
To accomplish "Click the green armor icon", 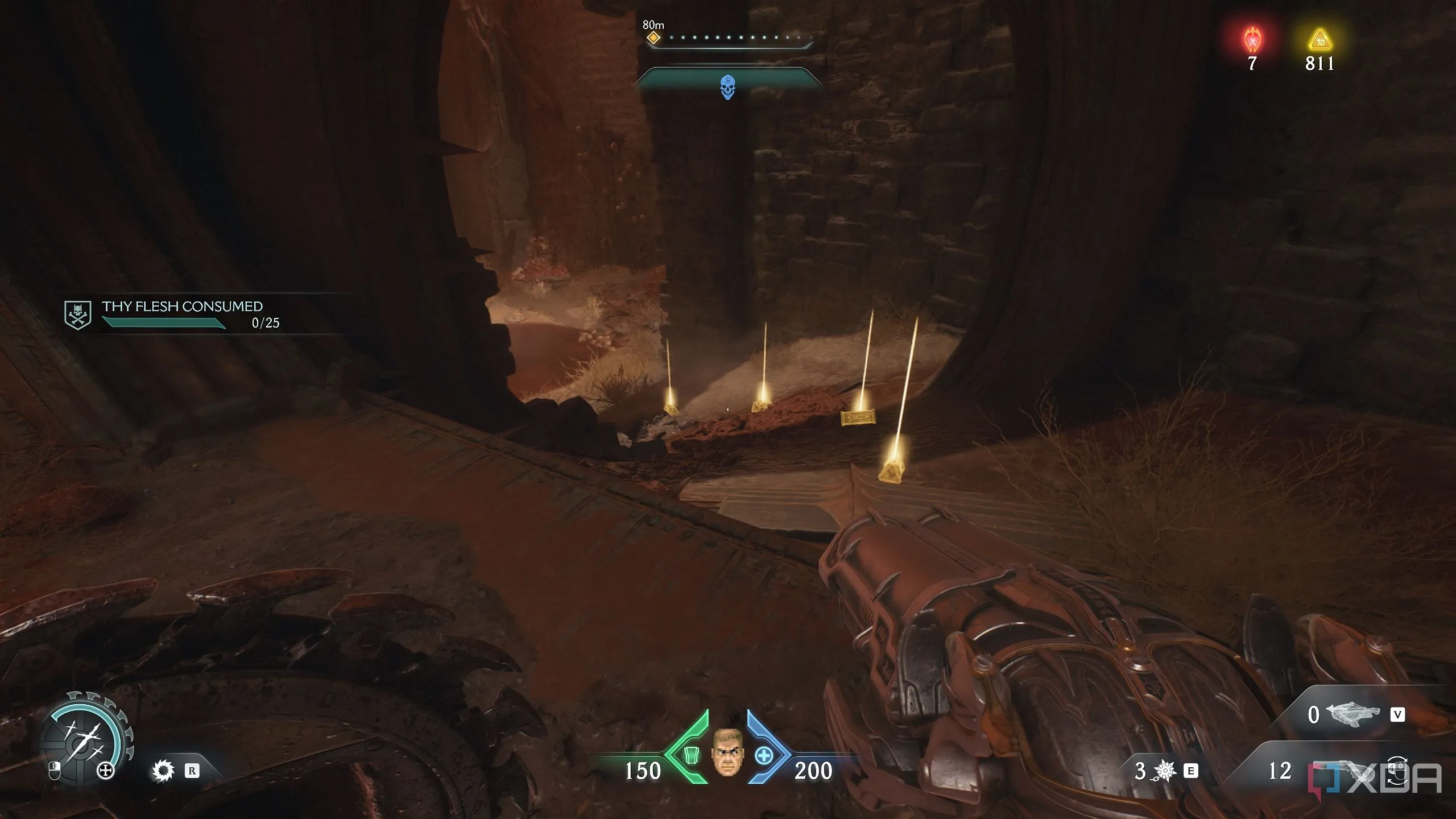I will click(690, 756).
